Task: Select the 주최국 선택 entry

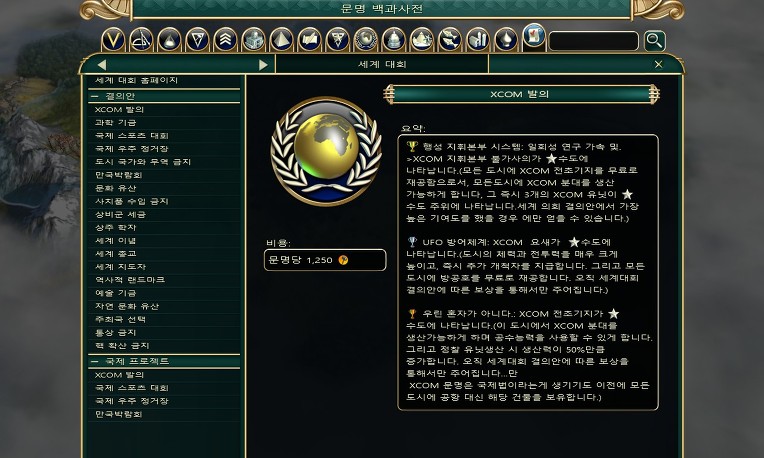Action: pyautogui.click(x=122, y=319)
